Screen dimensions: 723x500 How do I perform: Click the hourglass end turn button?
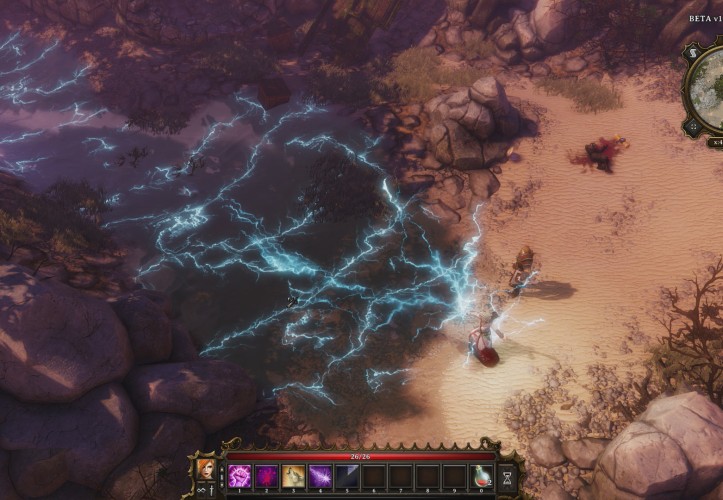click(507, 477)
